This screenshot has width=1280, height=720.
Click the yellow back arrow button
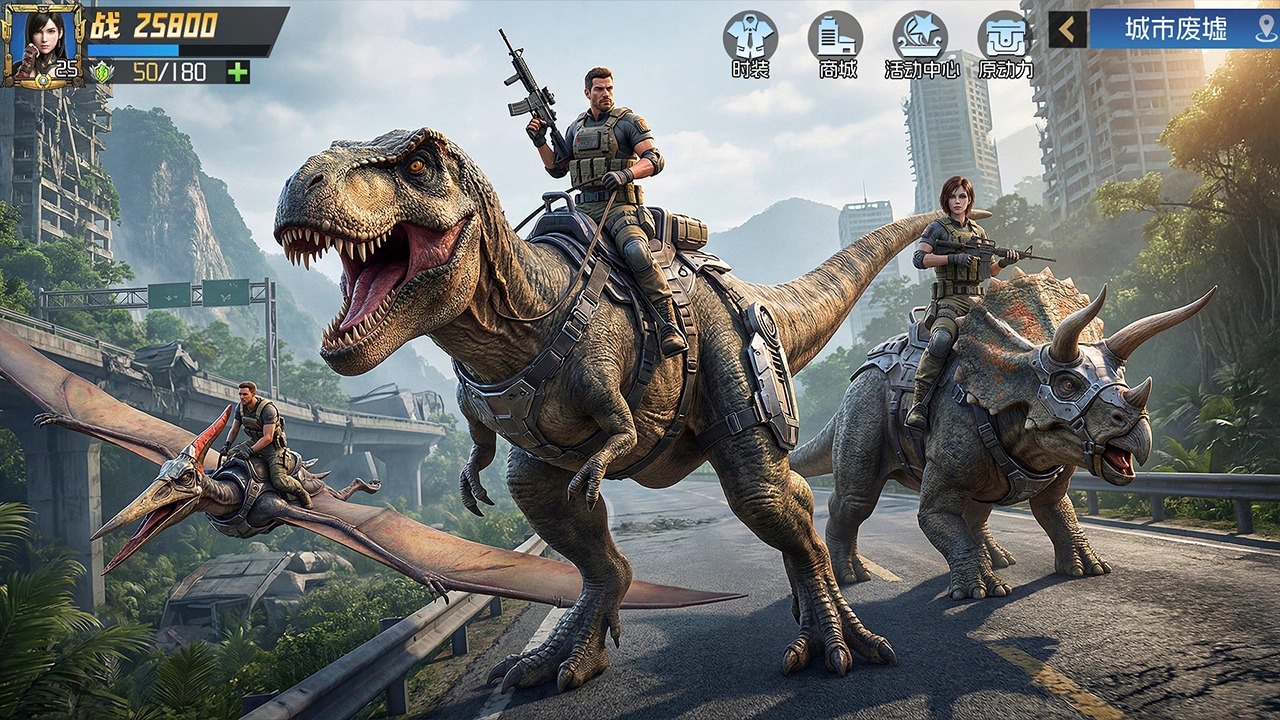pos(1067,29)
